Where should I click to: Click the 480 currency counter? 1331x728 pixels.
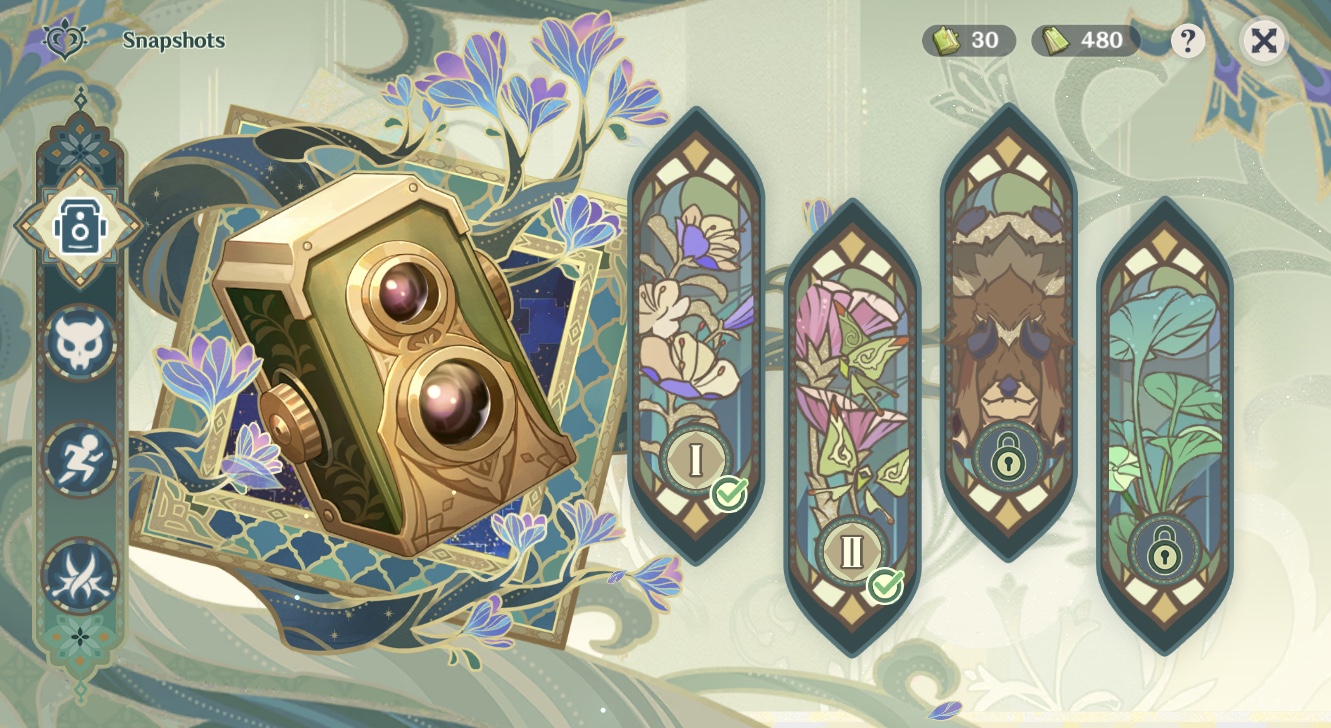pos(1089,41)
